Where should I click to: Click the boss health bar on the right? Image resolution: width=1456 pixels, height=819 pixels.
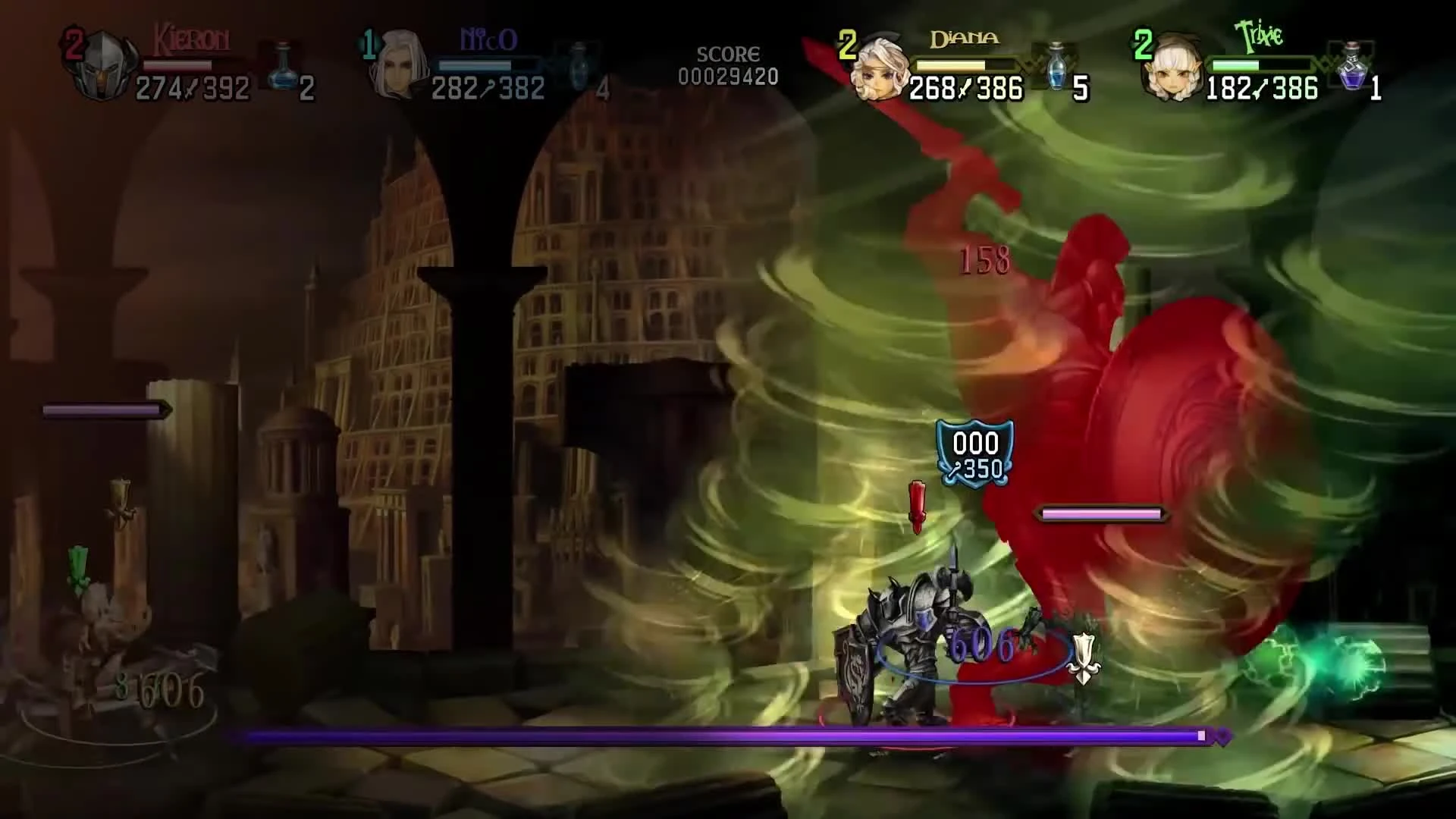click(1100, 513)
